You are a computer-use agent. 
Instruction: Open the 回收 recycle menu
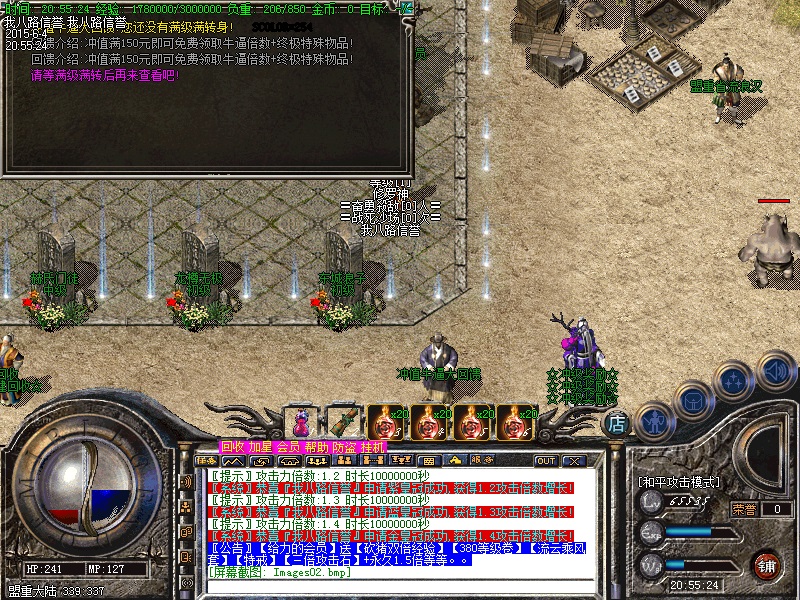[232, 447]
